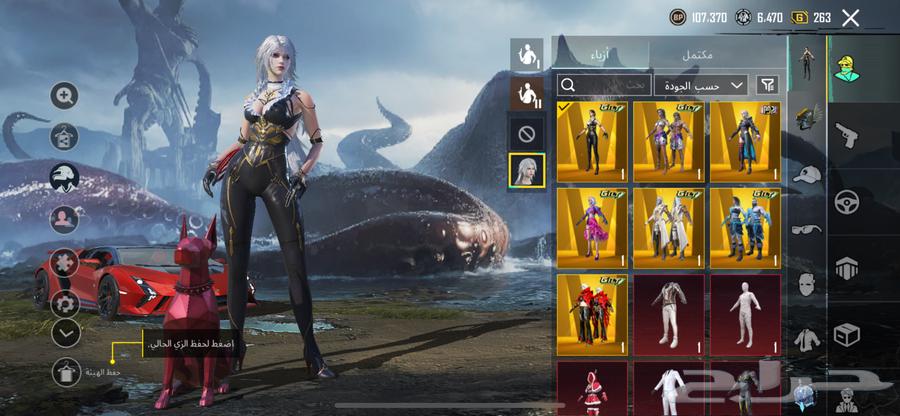Open the steering wheel vehicle category
The image size is (900, 416).
pos(848,202)
